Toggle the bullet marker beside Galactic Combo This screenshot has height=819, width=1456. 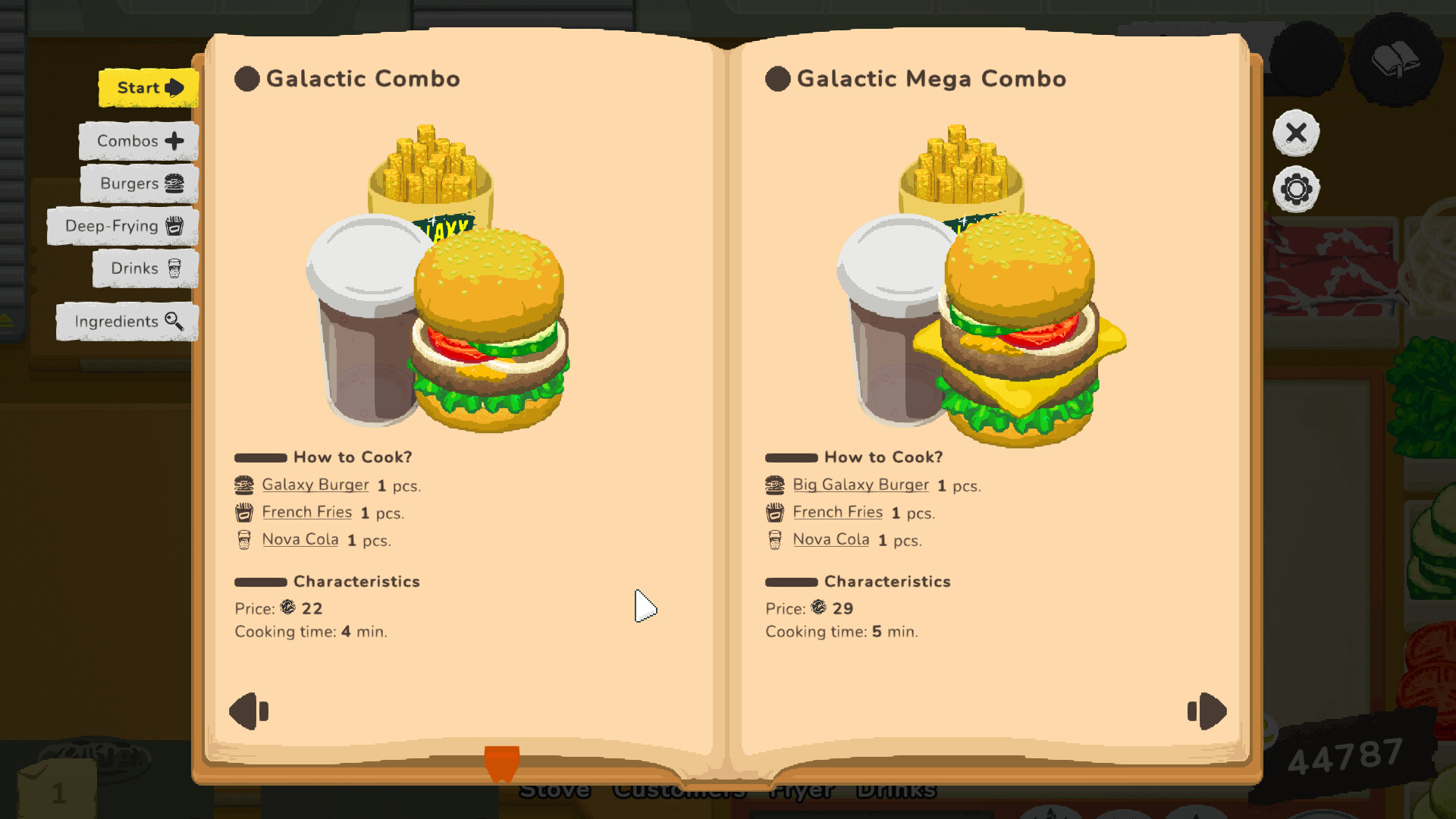point(246,78)
